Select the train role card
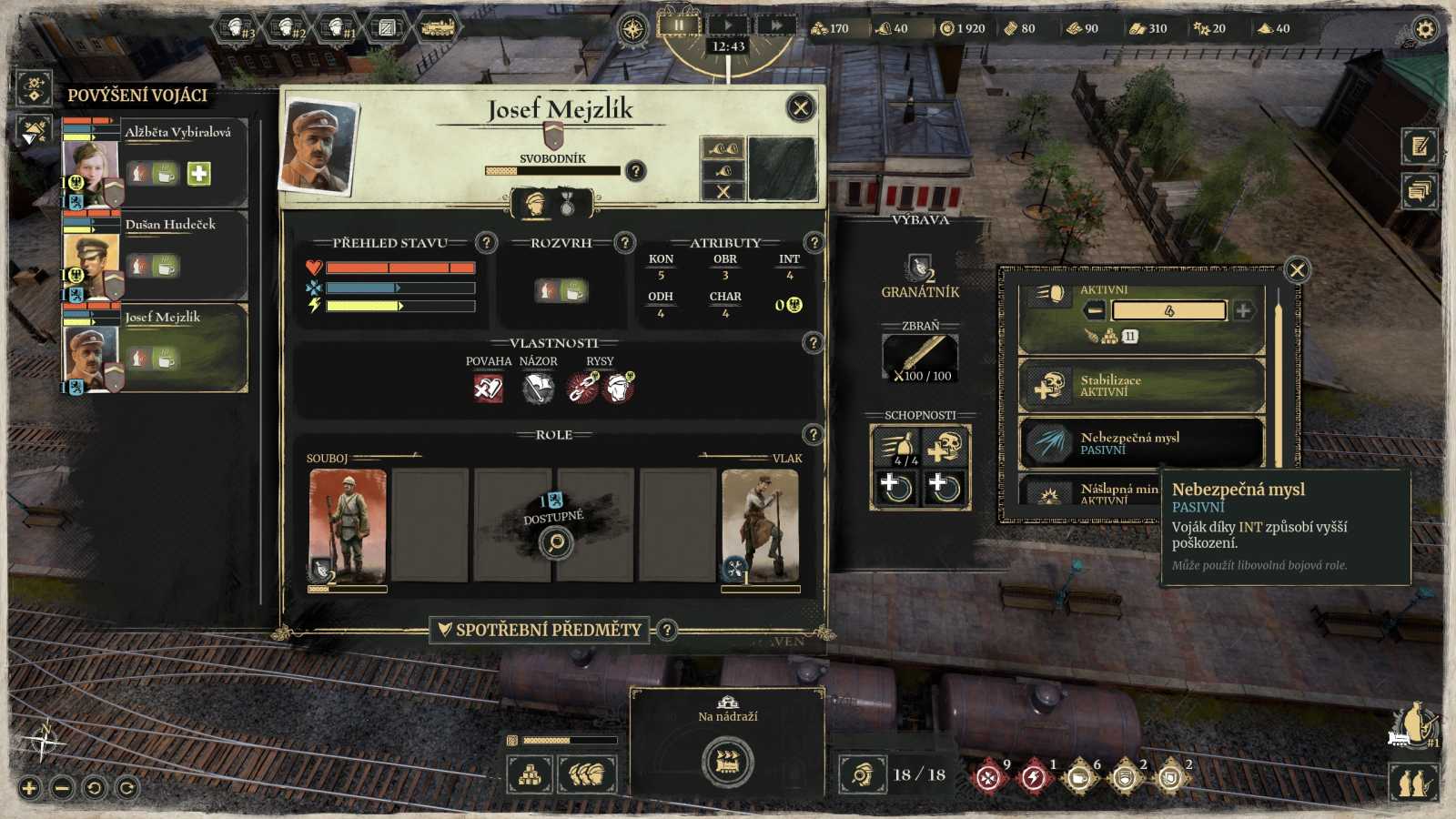Screen dimensions: 1456x819 (760, 527)
